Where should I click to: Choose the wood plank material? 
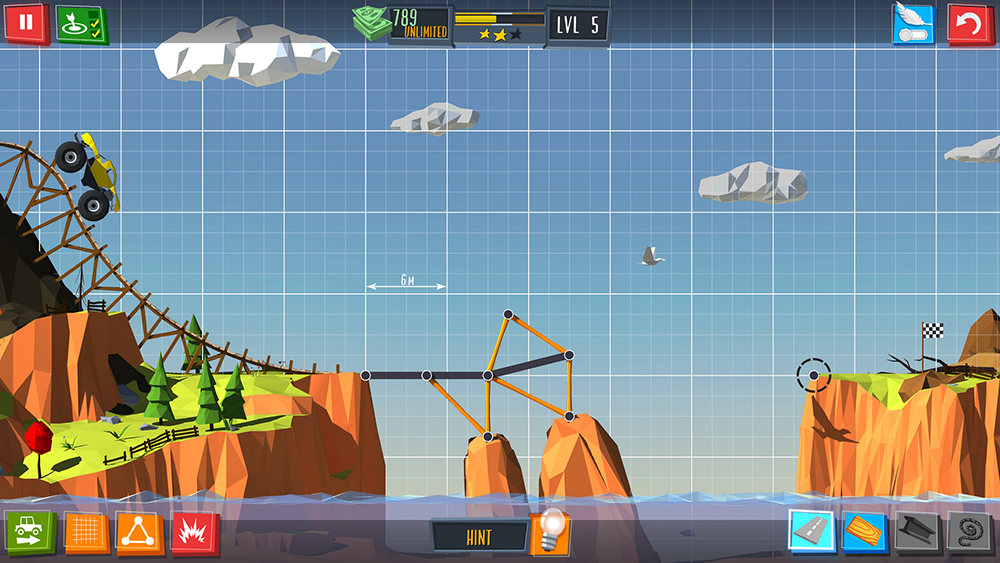(x=863, y=531)
